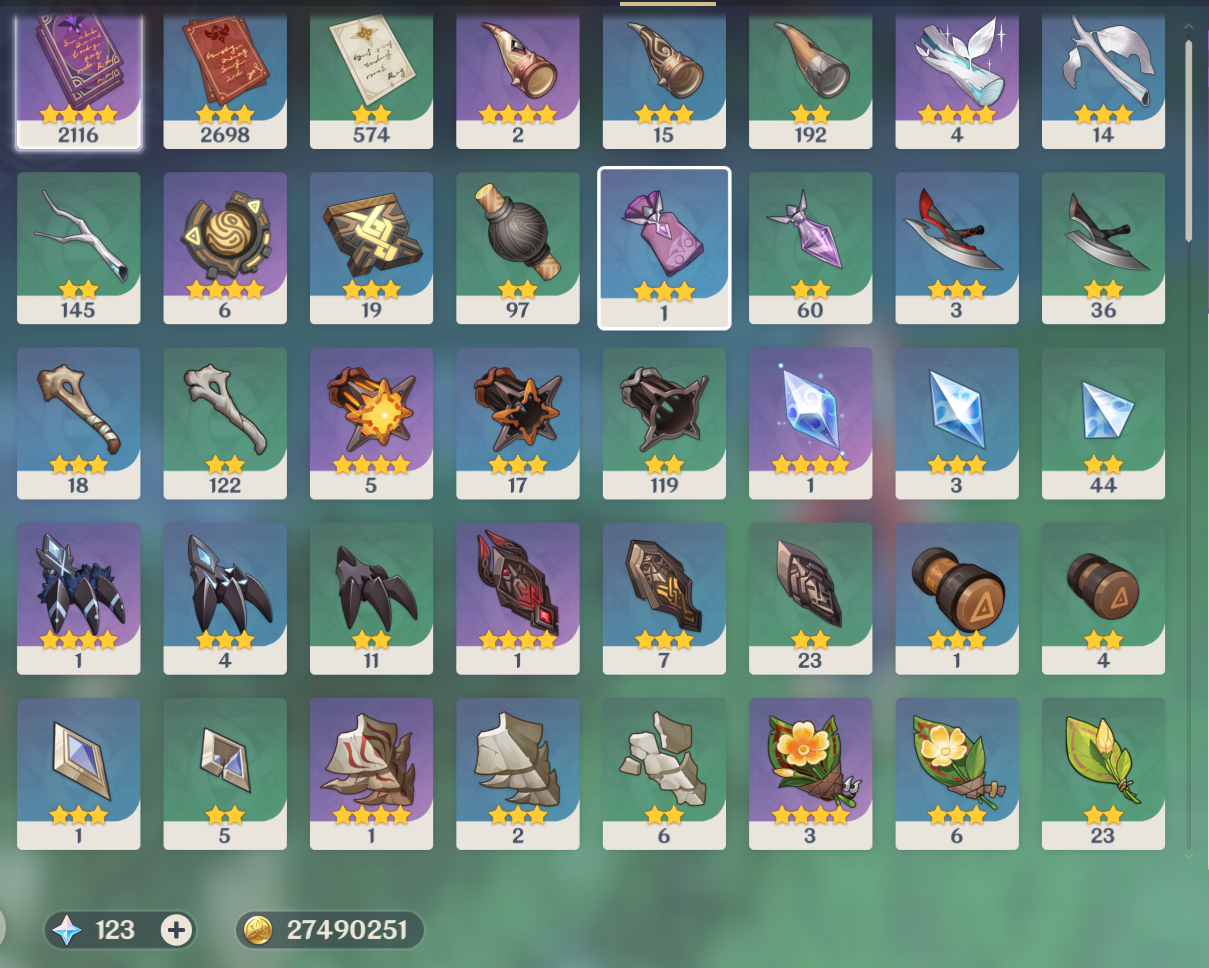Add Primogems with the plus button
1209x968 pixels.
[x=176, y=931]
